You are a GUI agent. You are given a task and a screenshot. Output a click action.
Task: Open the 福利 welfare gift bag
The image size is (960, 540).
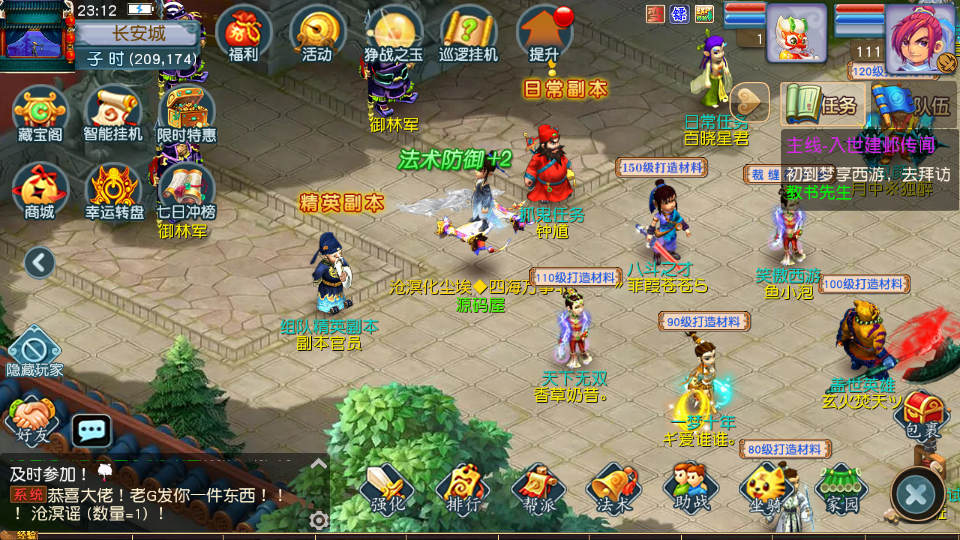point(242,33)
